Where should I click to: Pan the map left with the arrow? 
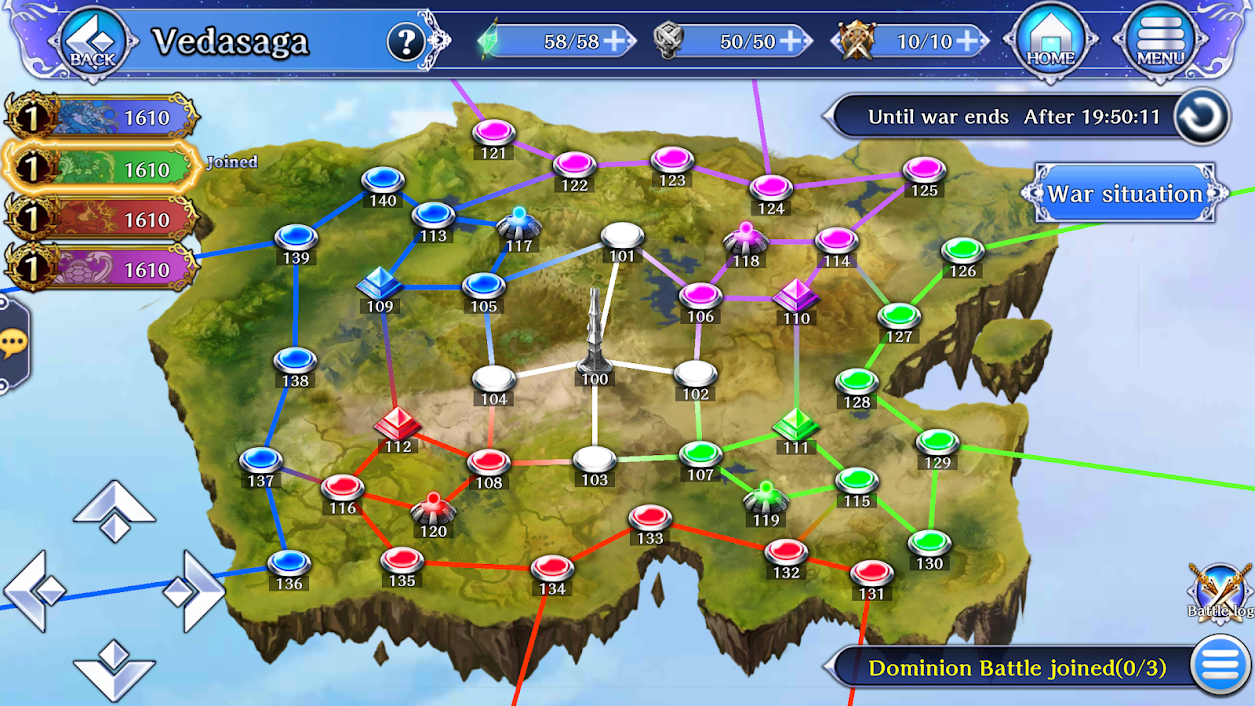(x=35, y=591)
